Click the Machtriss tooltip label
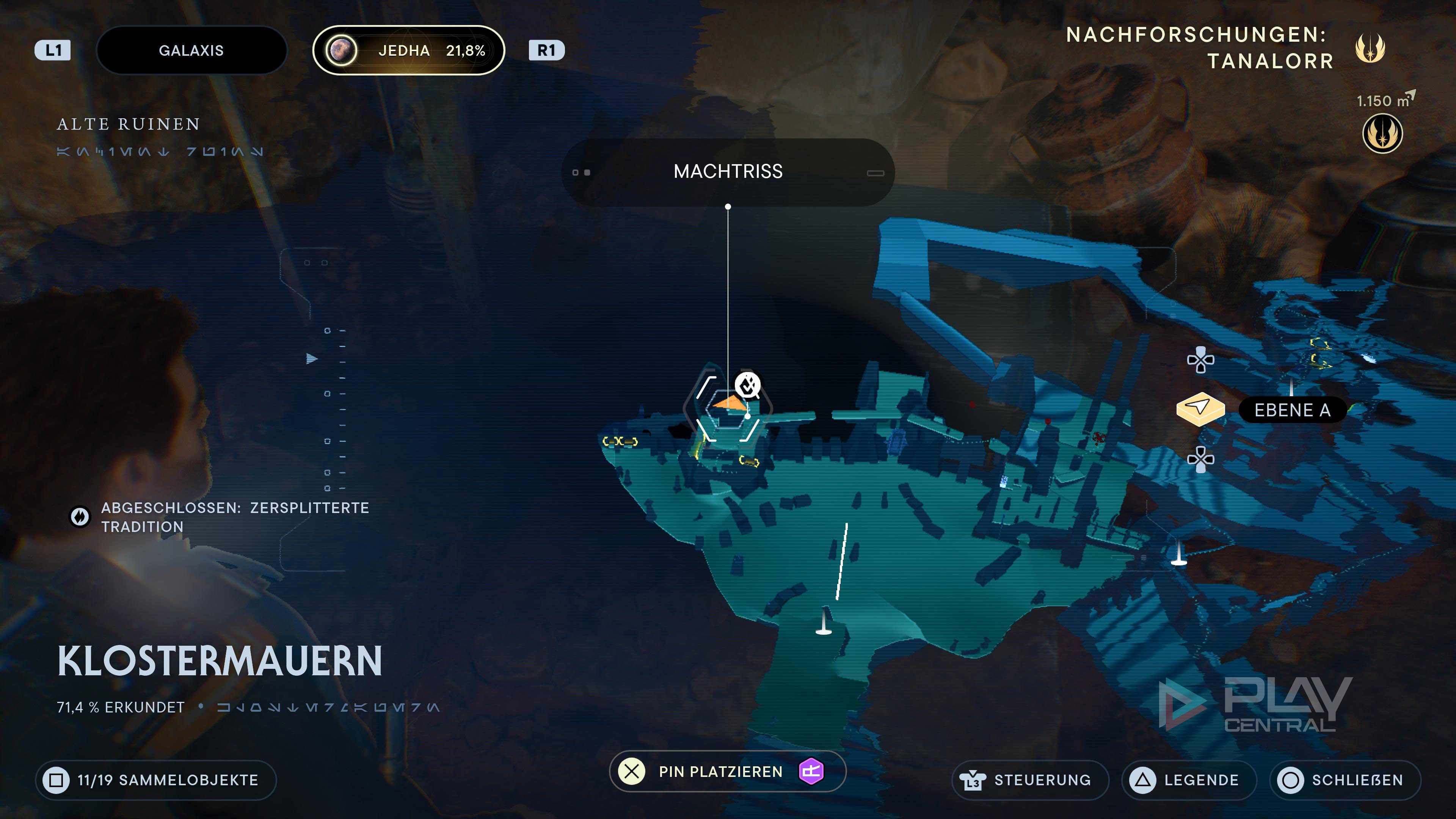1456x819 pixels. pyautogui.click(x=728, y=172)
